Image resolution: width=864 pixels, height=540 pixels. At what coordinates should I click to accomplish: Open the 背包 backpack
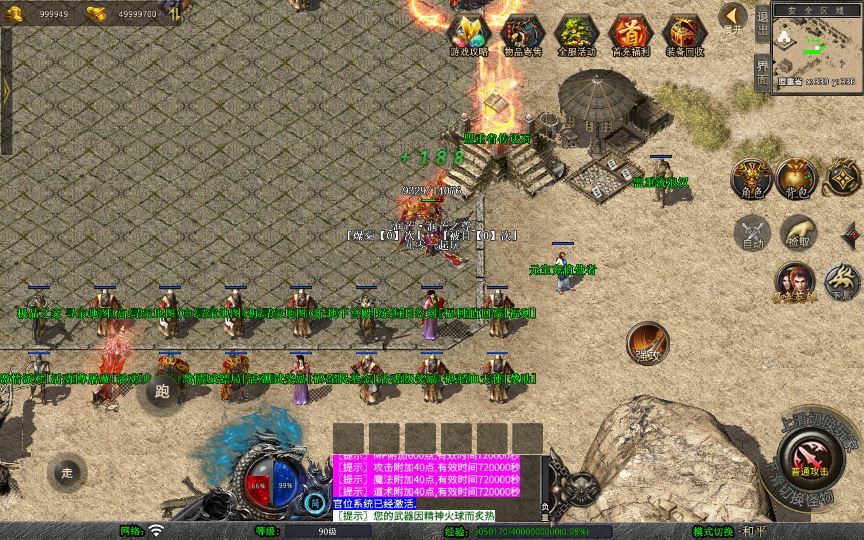(x=797, y=177)
